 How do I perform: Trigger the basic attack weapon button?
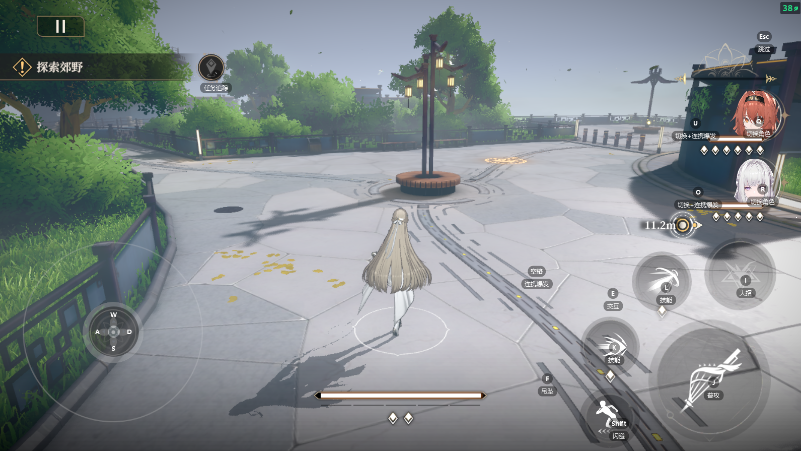711,380
